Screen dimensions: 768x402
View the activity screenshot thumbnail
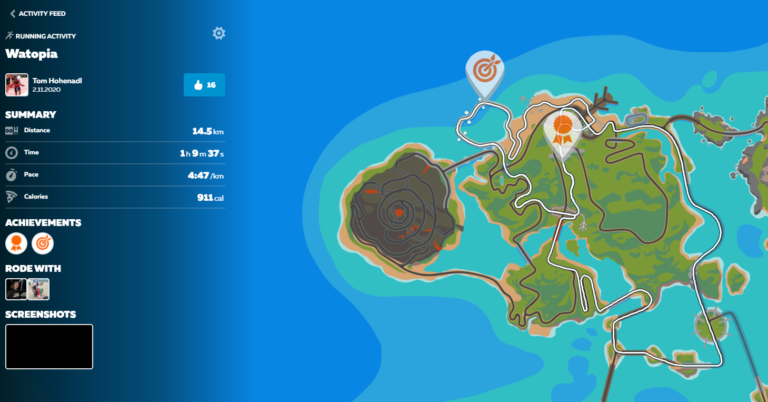pyautogui.click(x=49, y=346)
